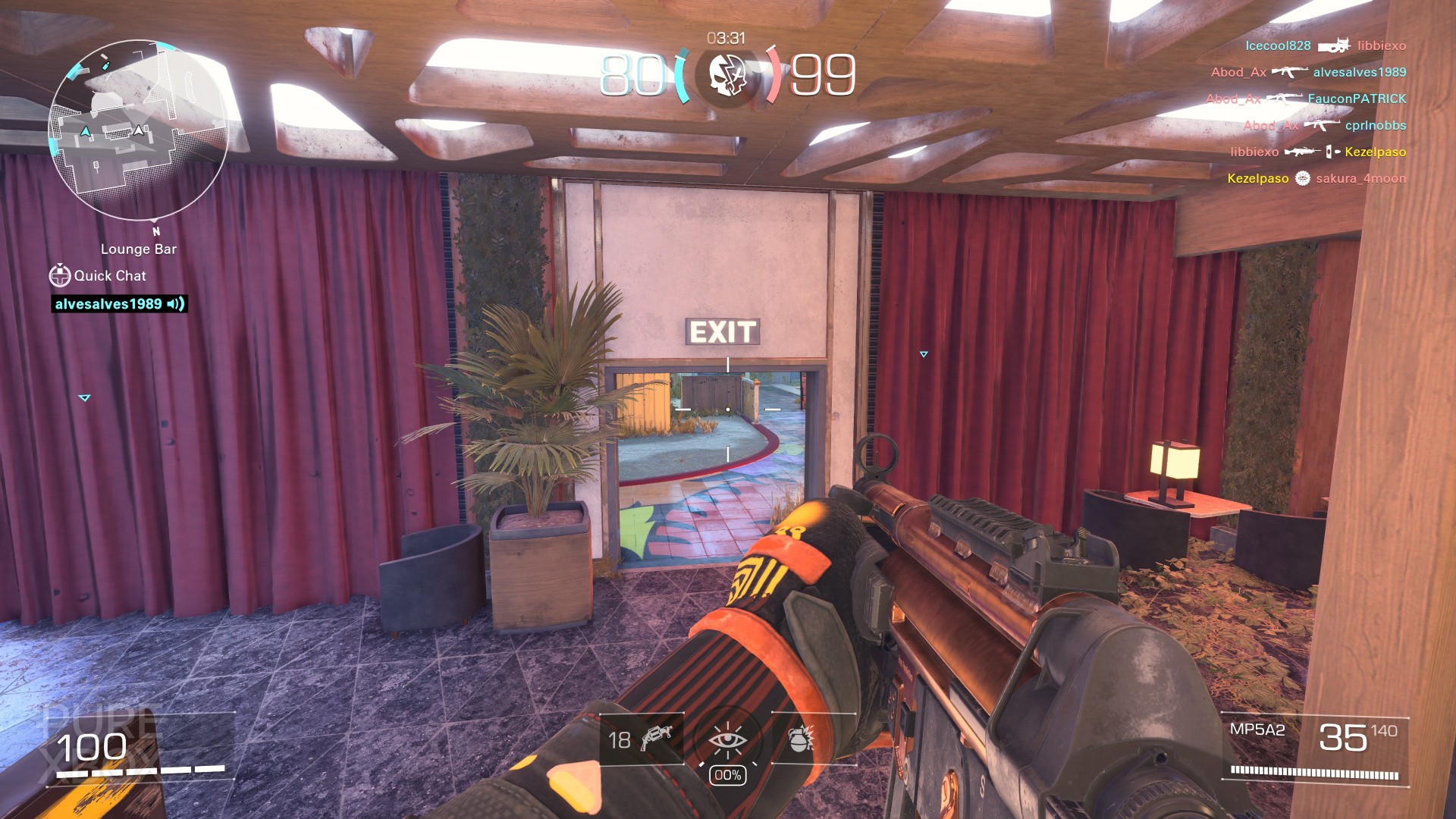Select the Lounge Bar location label

[138, 249]
